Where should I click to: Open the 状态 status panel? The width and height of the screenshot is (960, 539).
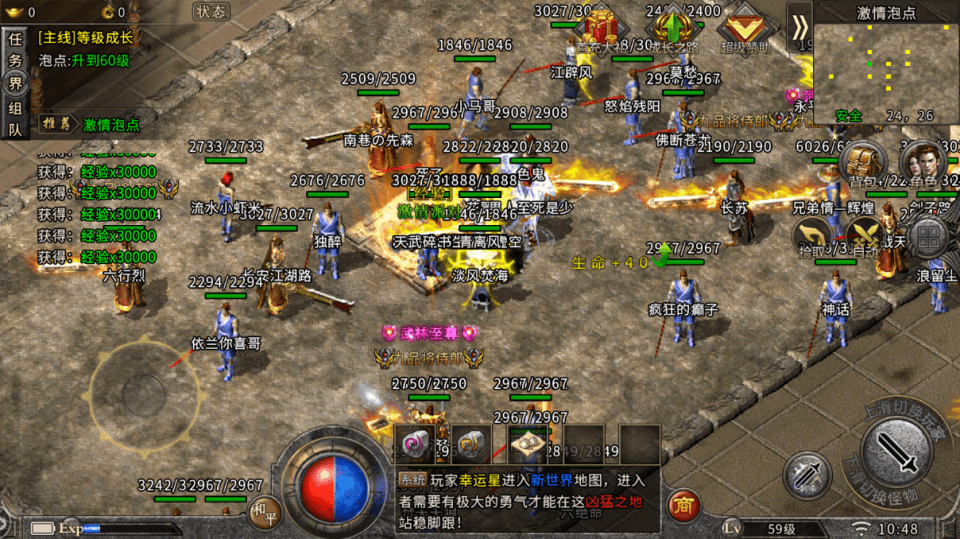pyautogui.click(x=210, y=12)
